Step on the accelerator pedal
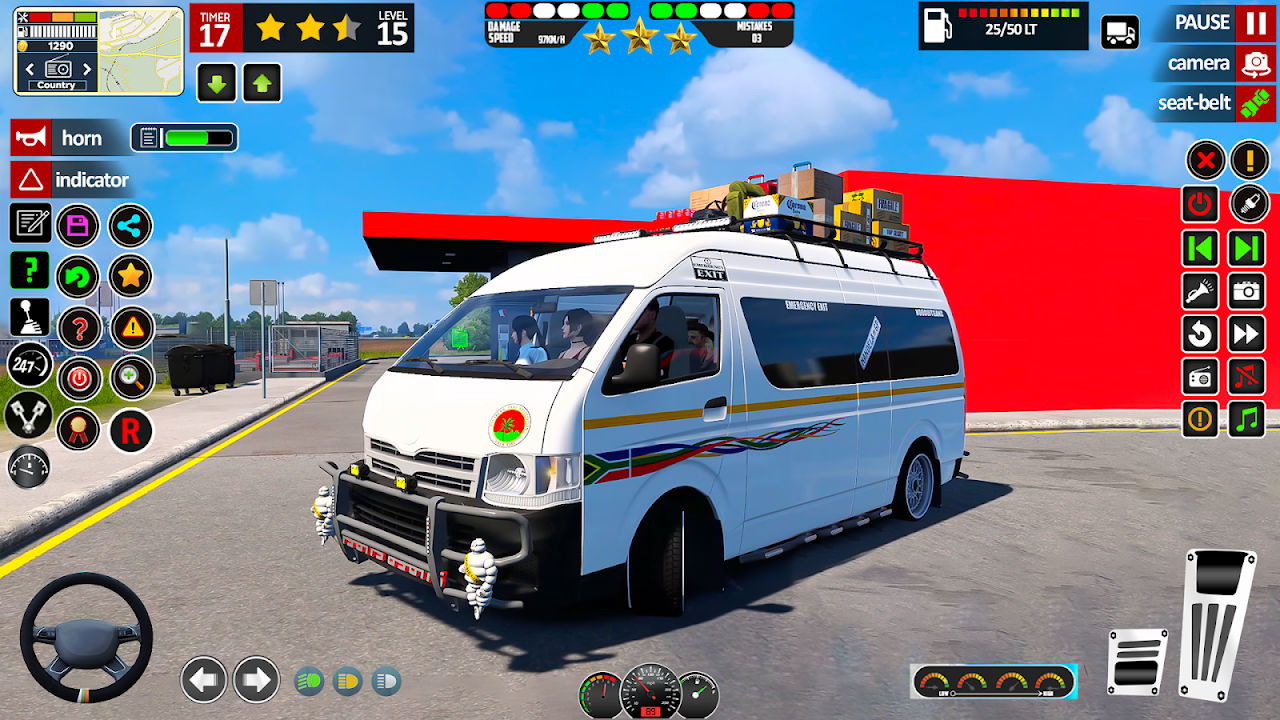Viewport: 1280px width, 720px height. pos(1217,620)
